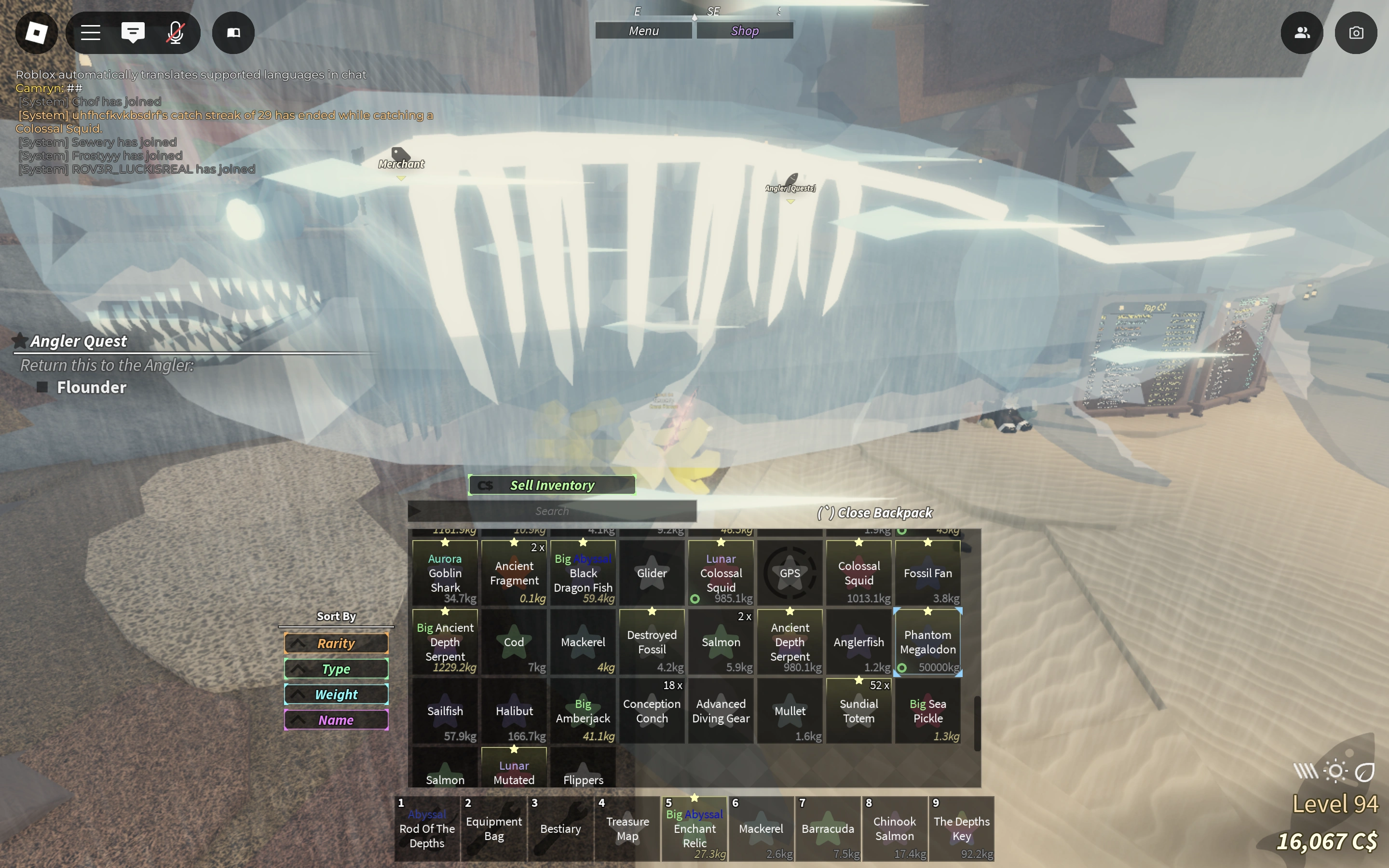The image size is (1389, 868).
Task: Toggle the Weight sort direction chevron
Action: [x=298, y=694]
